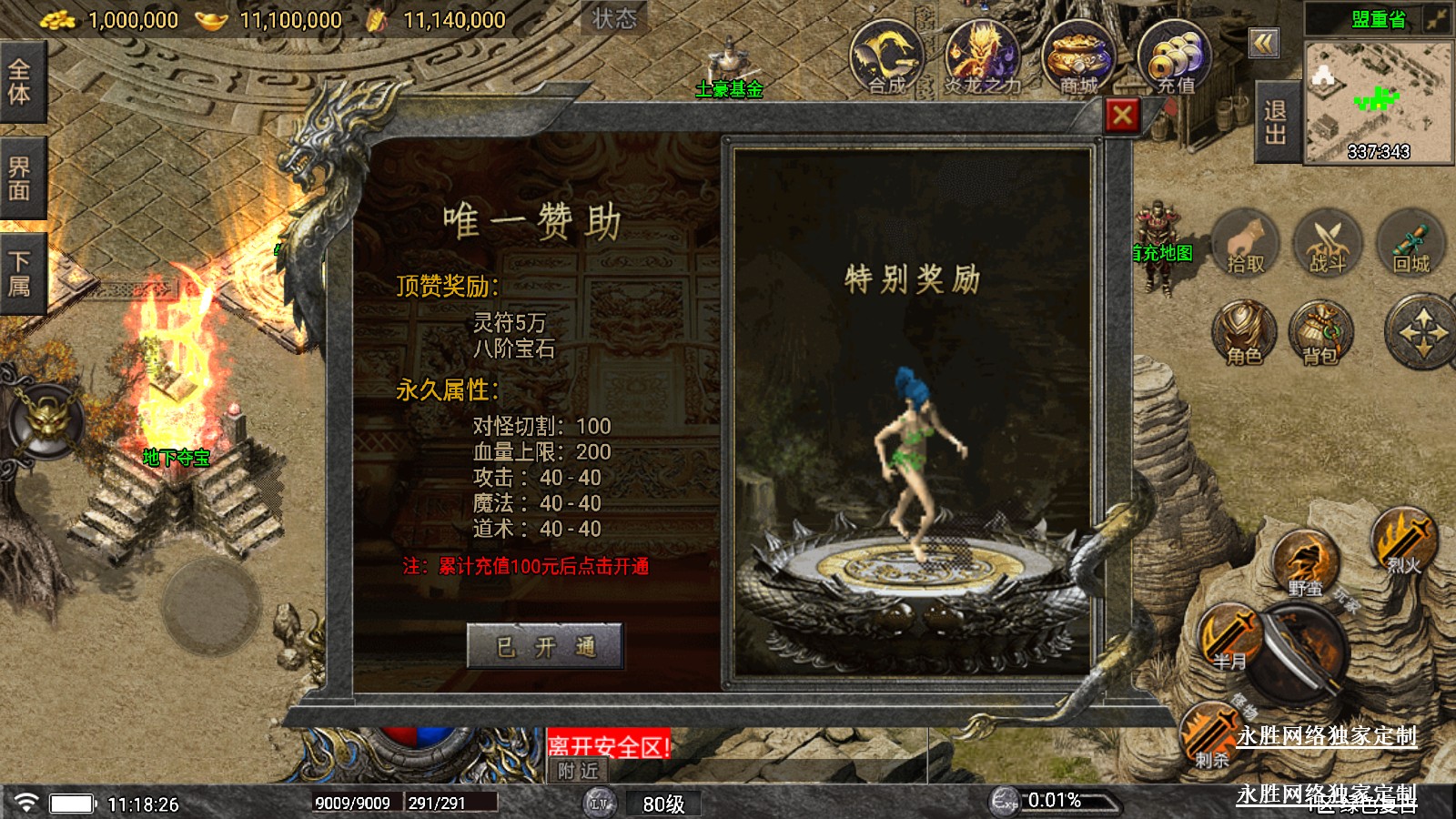Tap the 退出 exit button

tap(1276, 123)
